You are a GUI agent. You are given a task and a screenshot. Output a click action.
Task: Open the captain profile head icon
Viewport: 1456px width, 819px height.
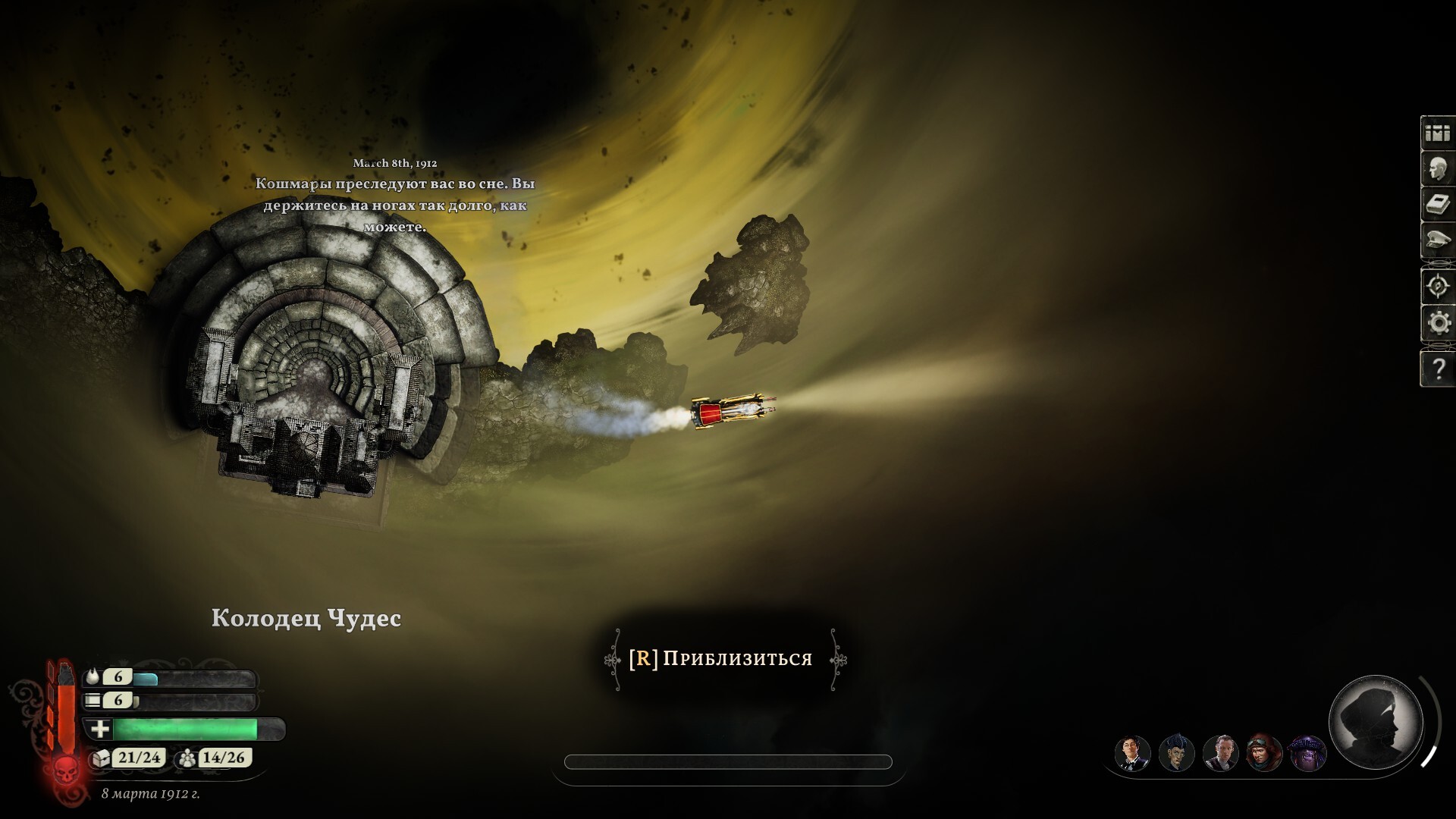[1437, 169]
